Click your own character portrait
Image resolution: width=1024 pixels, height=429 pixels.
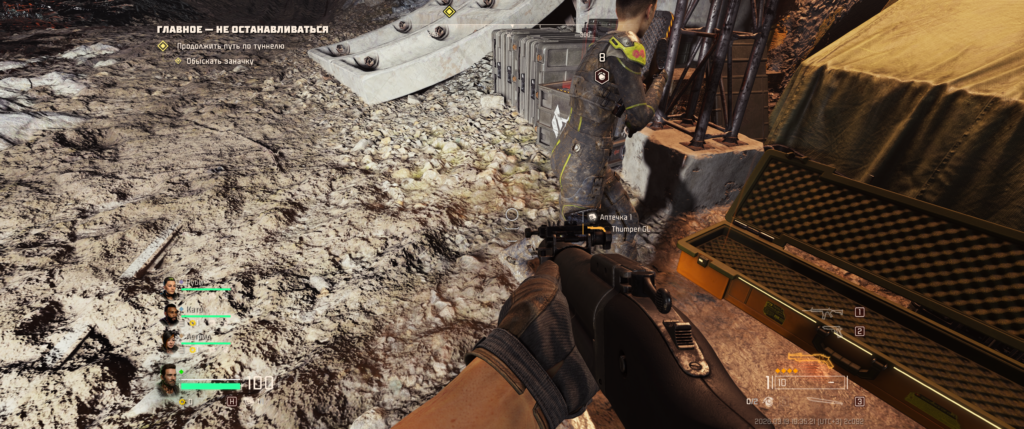[x=169, y=381]
